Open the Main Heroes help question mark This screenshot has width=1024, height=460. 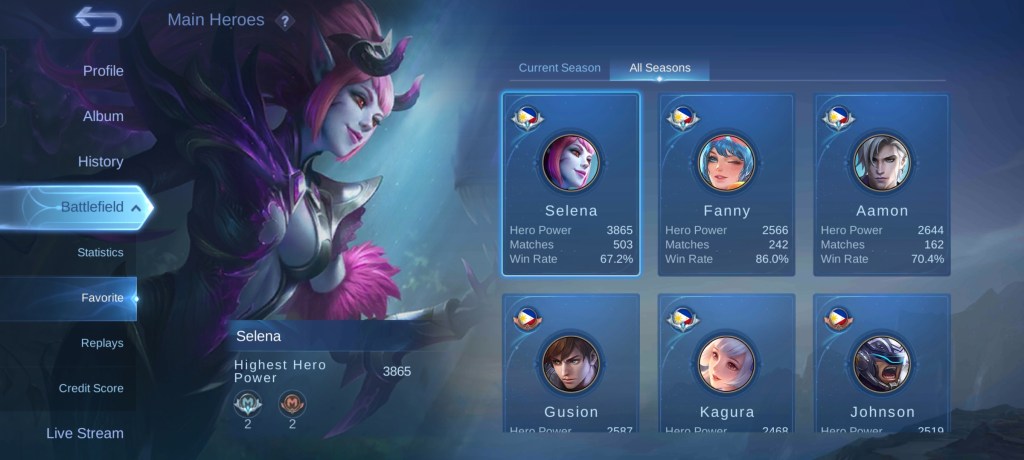(x=285, y=21)
